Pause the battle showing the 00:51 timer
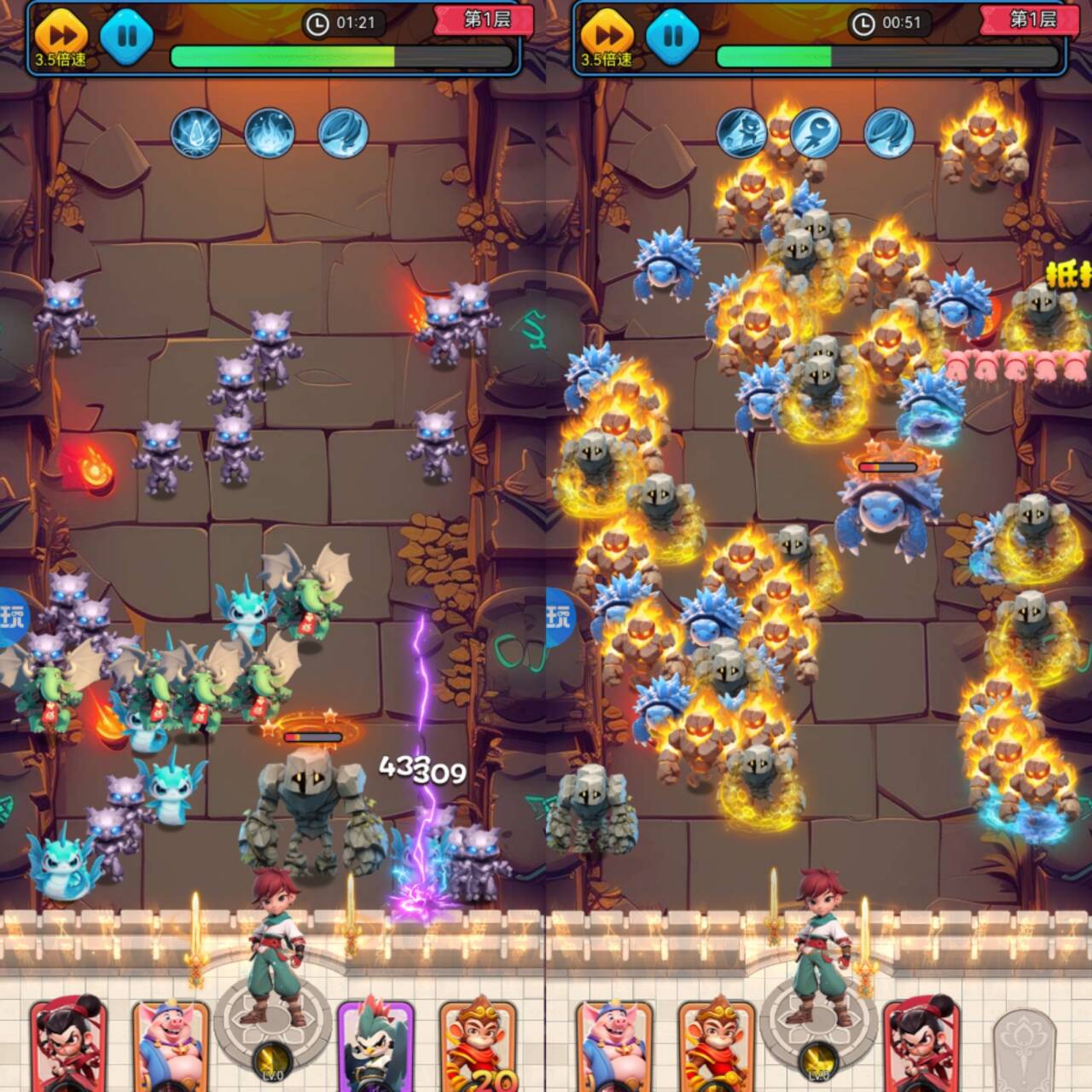This screenshot has width=1092, height=1092. pyautogui.click(x=673, y=36)
